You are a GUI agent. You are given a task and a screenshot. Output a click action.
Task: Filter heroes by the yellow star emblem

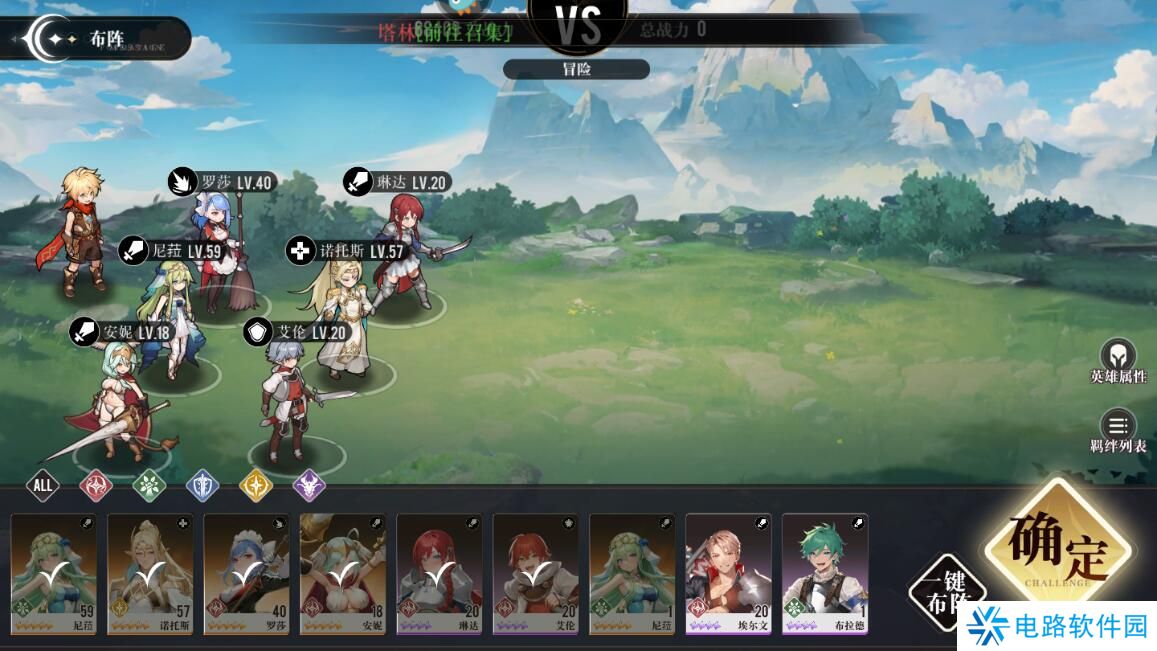tap(256, 486)
